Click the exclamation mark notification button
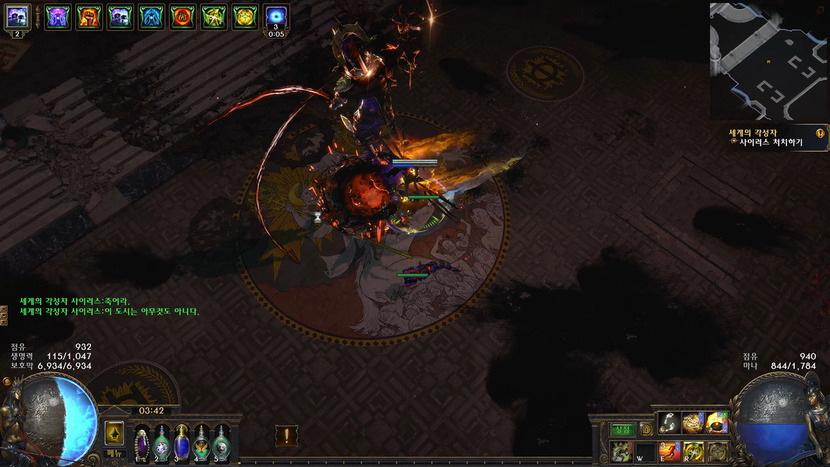The height and width of the screenshot is (467, 830). point(287,436)
